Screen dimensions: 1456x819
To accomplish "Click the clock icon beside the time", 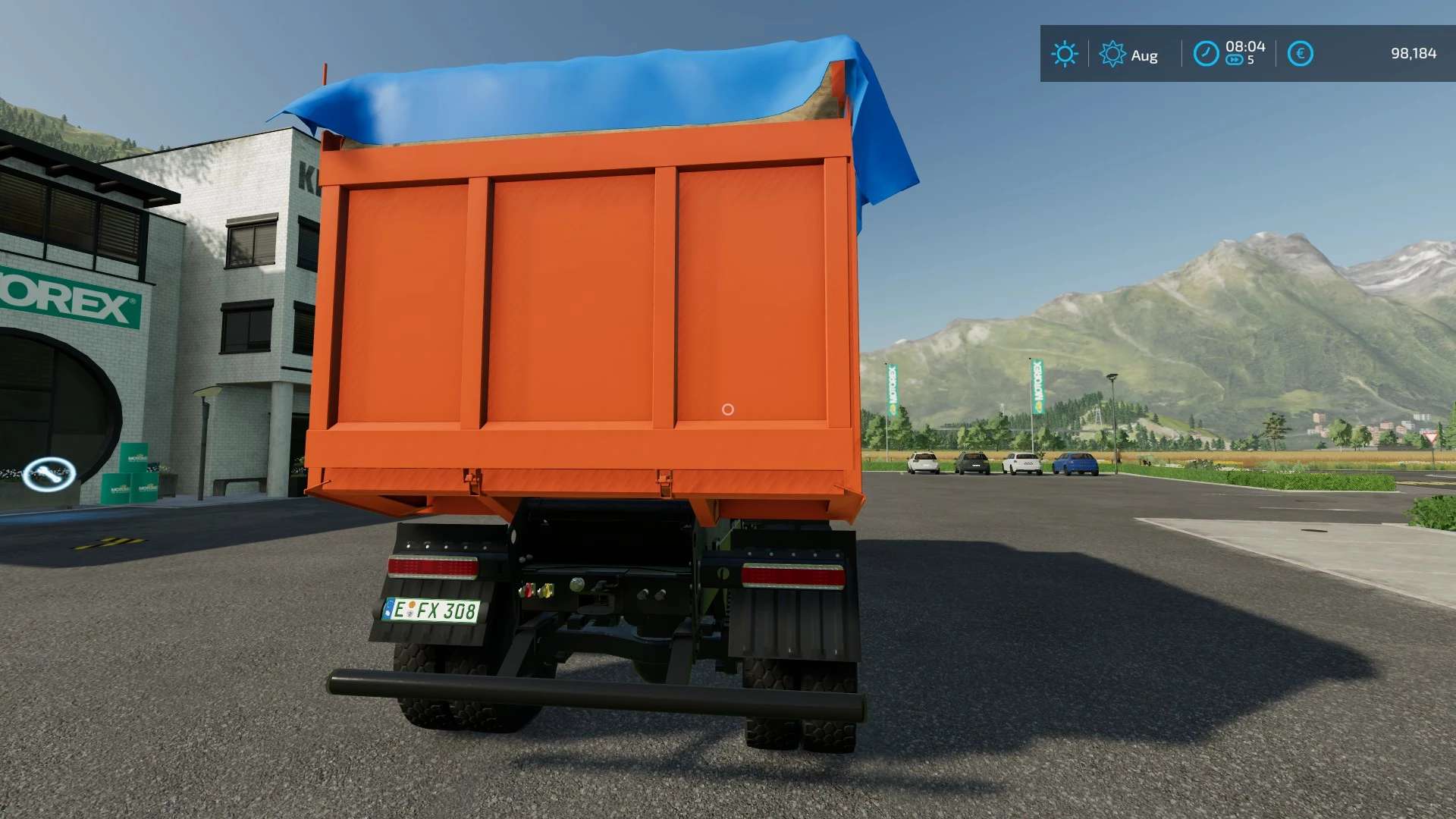I will [x=1206, y=54].
